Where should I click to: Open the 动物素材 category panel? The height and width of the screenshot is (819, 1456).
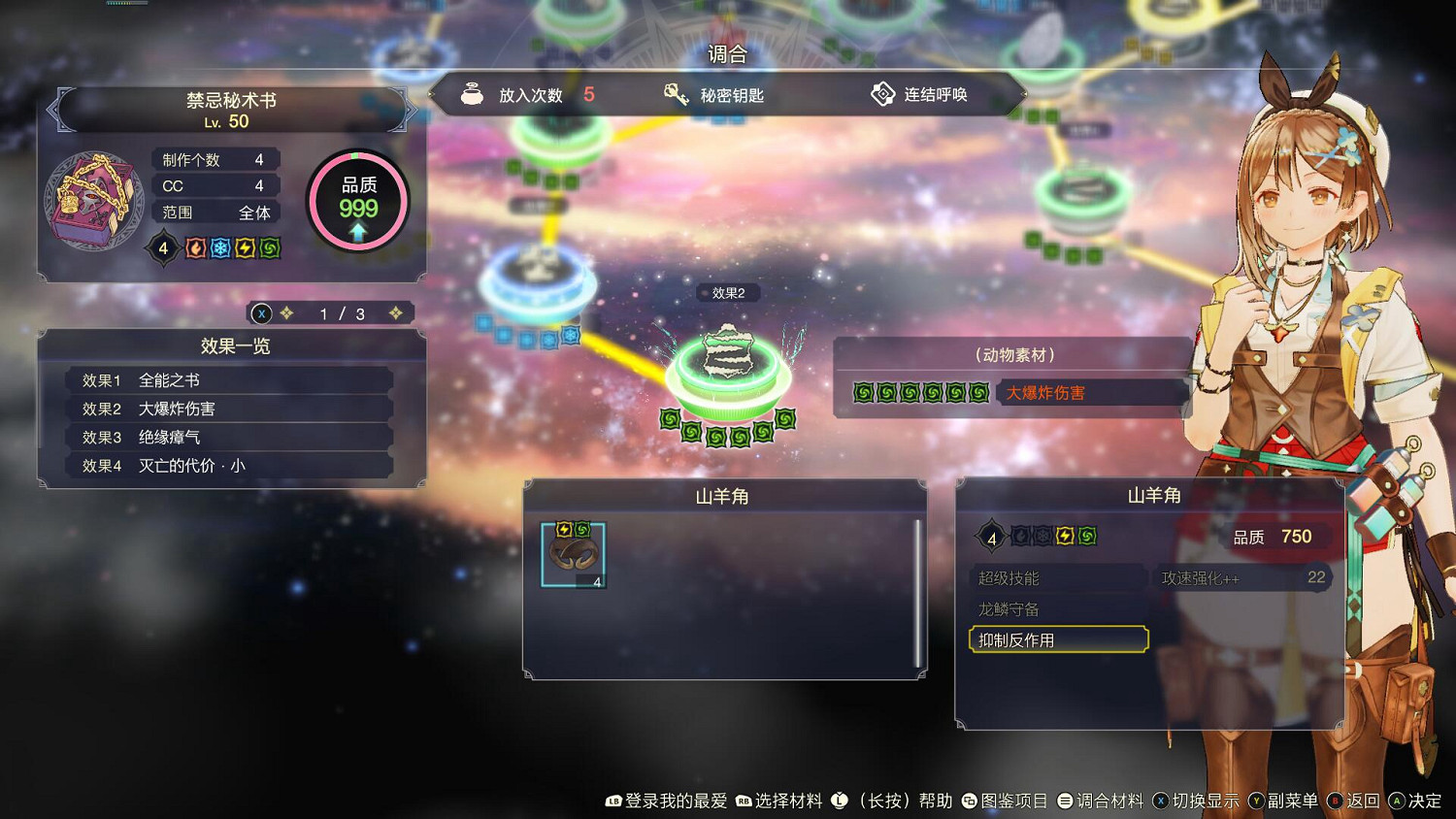click(x=1013, y=353)
